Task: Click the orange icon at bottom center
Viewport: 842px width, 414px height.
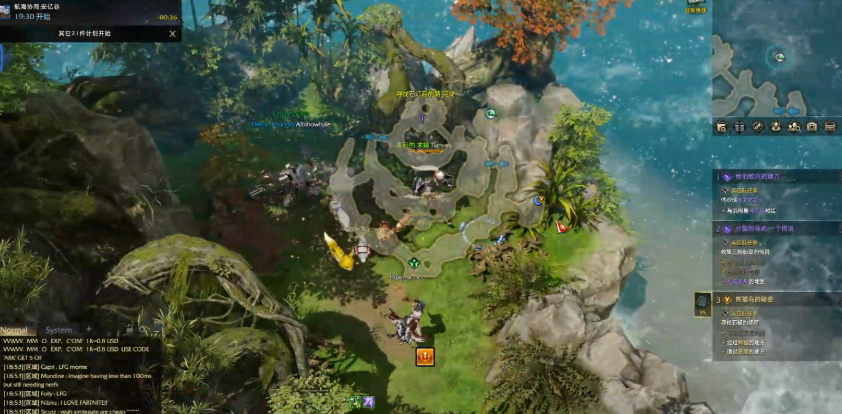Action: (x=425, y=356)
